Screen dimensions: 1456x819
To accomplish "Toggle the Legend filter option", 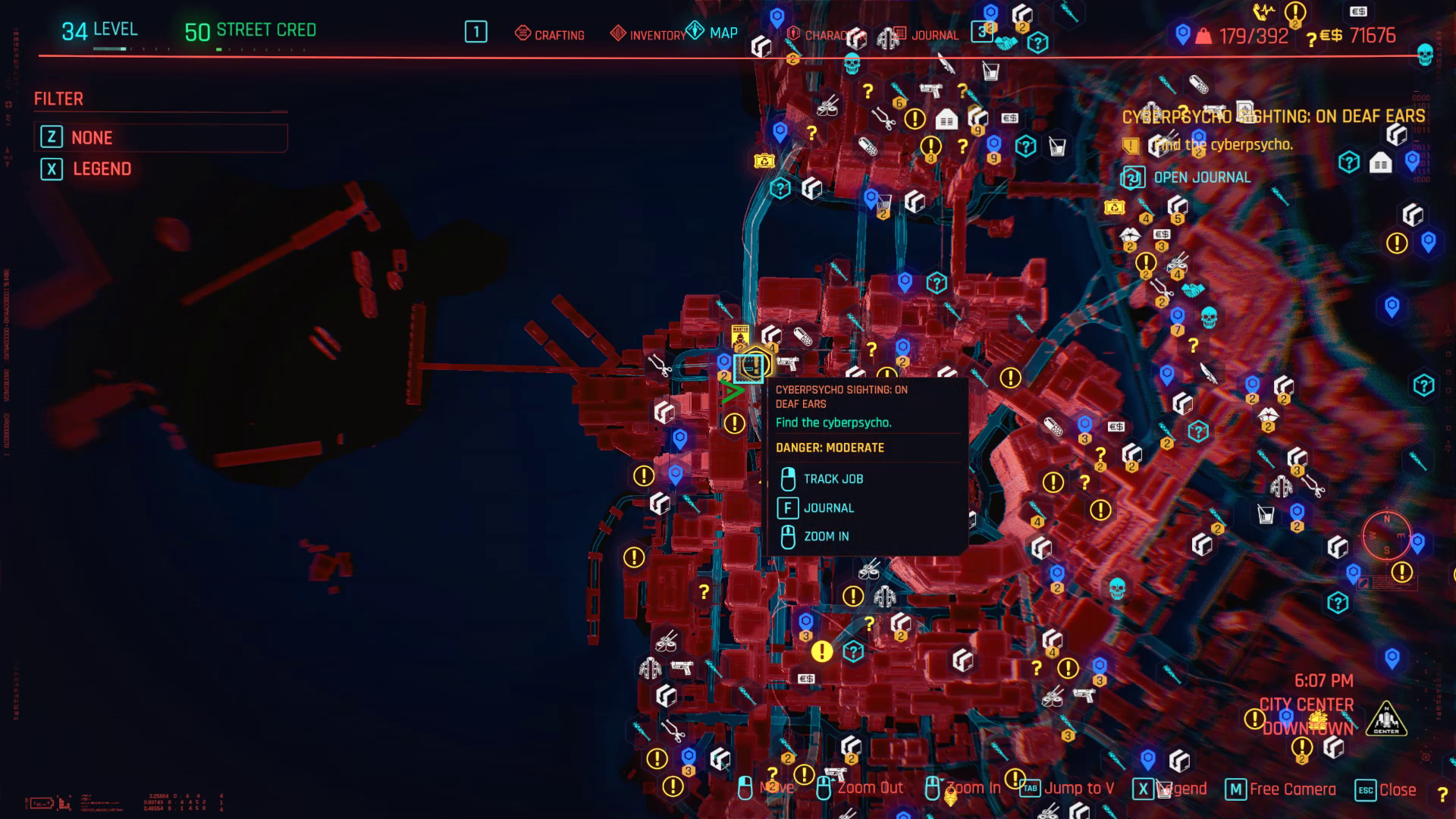I will pos(102,169).
